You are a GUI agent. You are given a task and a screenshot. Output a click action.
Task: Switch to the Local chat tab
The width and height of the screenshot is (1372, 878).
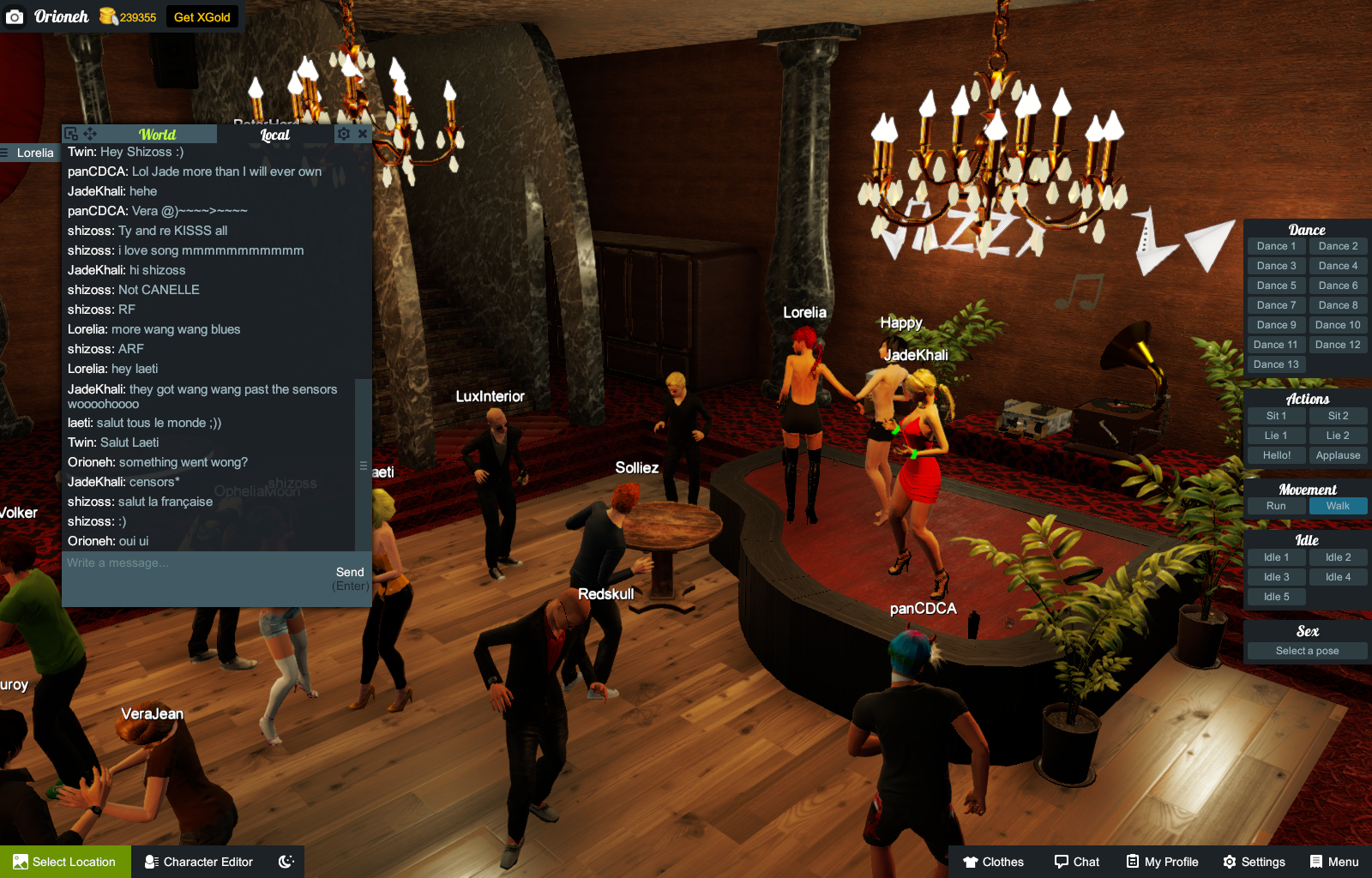coord(273,135)
